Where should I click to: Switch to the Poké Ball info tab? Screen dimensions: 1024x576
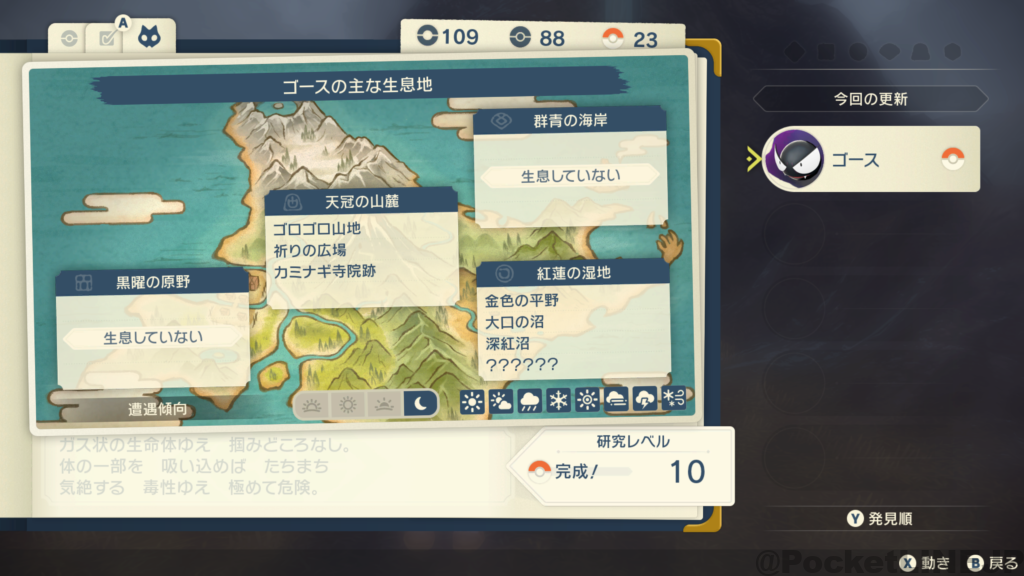(69, 39)
